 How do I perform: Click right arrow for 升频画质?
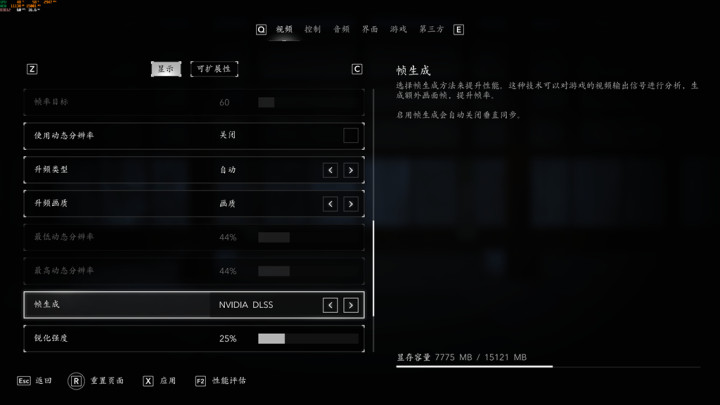350,204
